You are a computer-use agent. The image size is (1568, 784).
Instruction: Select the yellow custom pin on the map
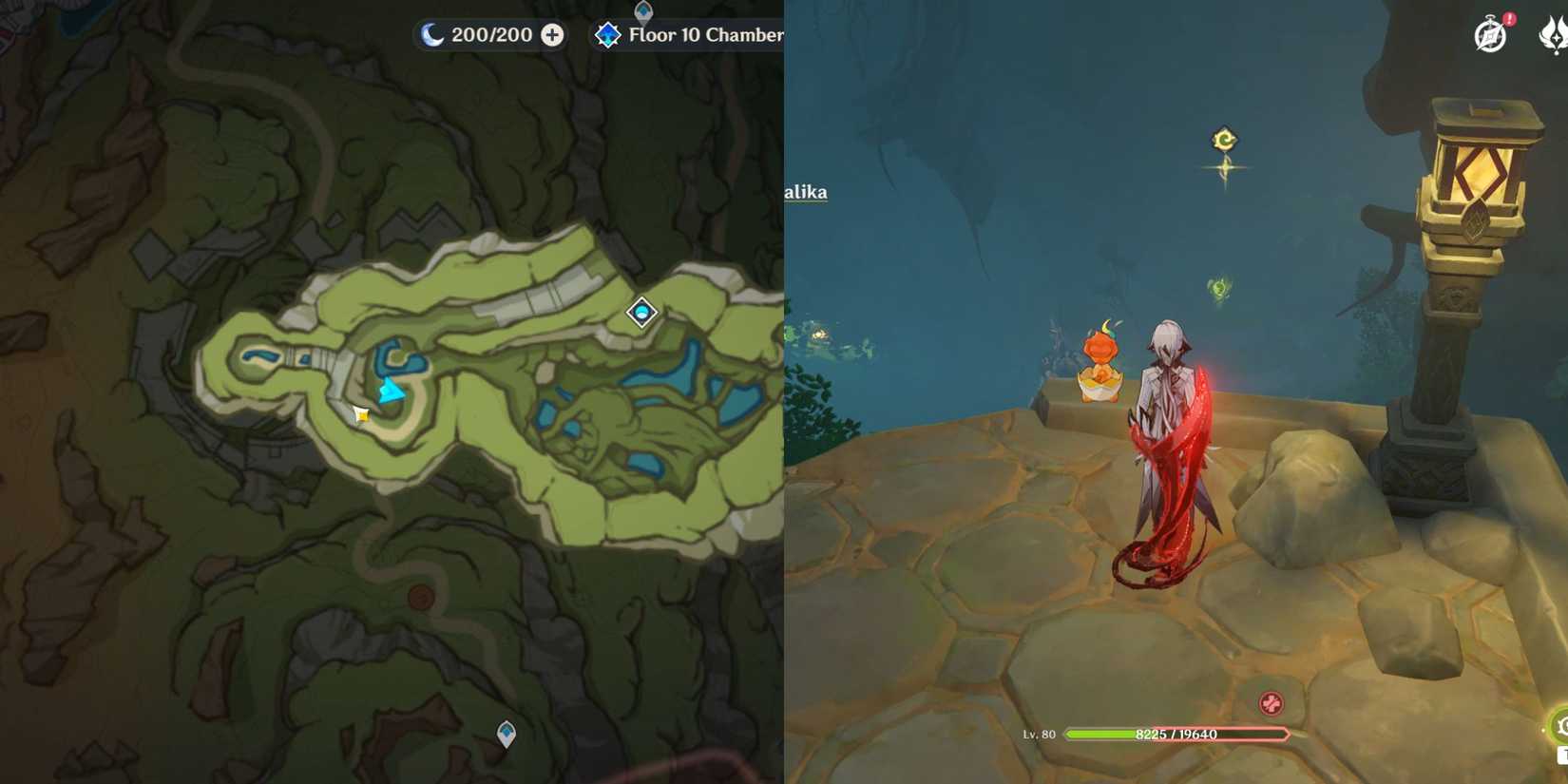click(x=361, y=413)
